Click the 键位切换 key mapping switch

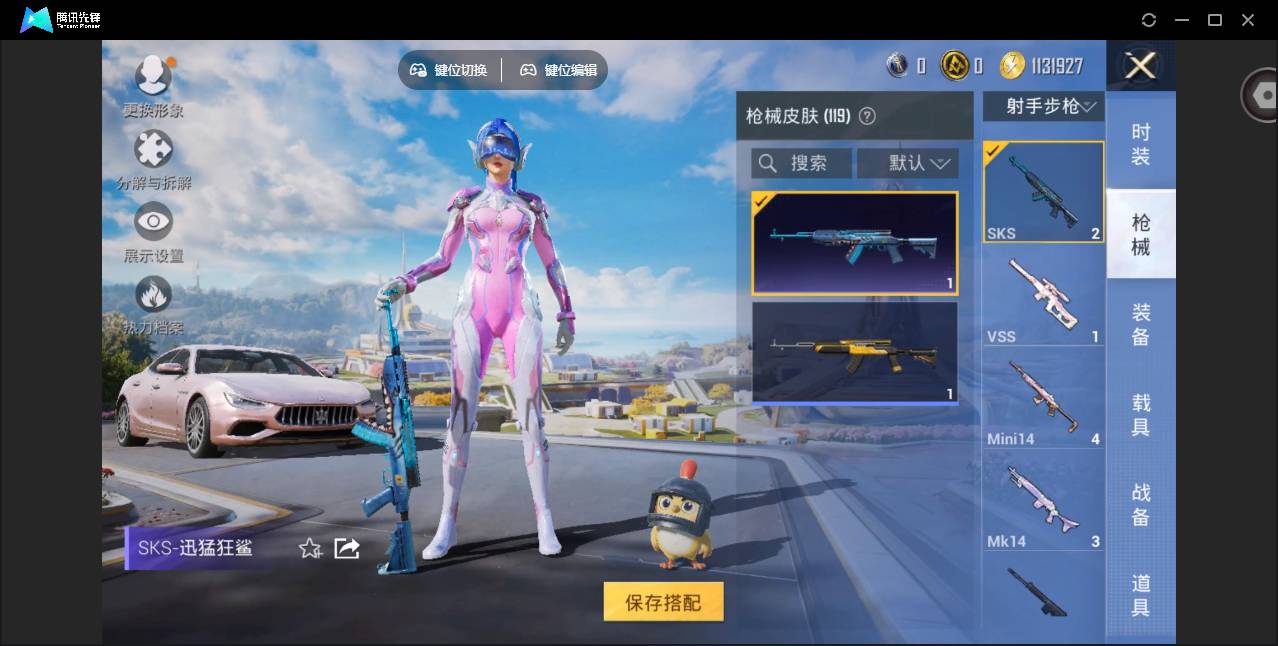(449, 70)
